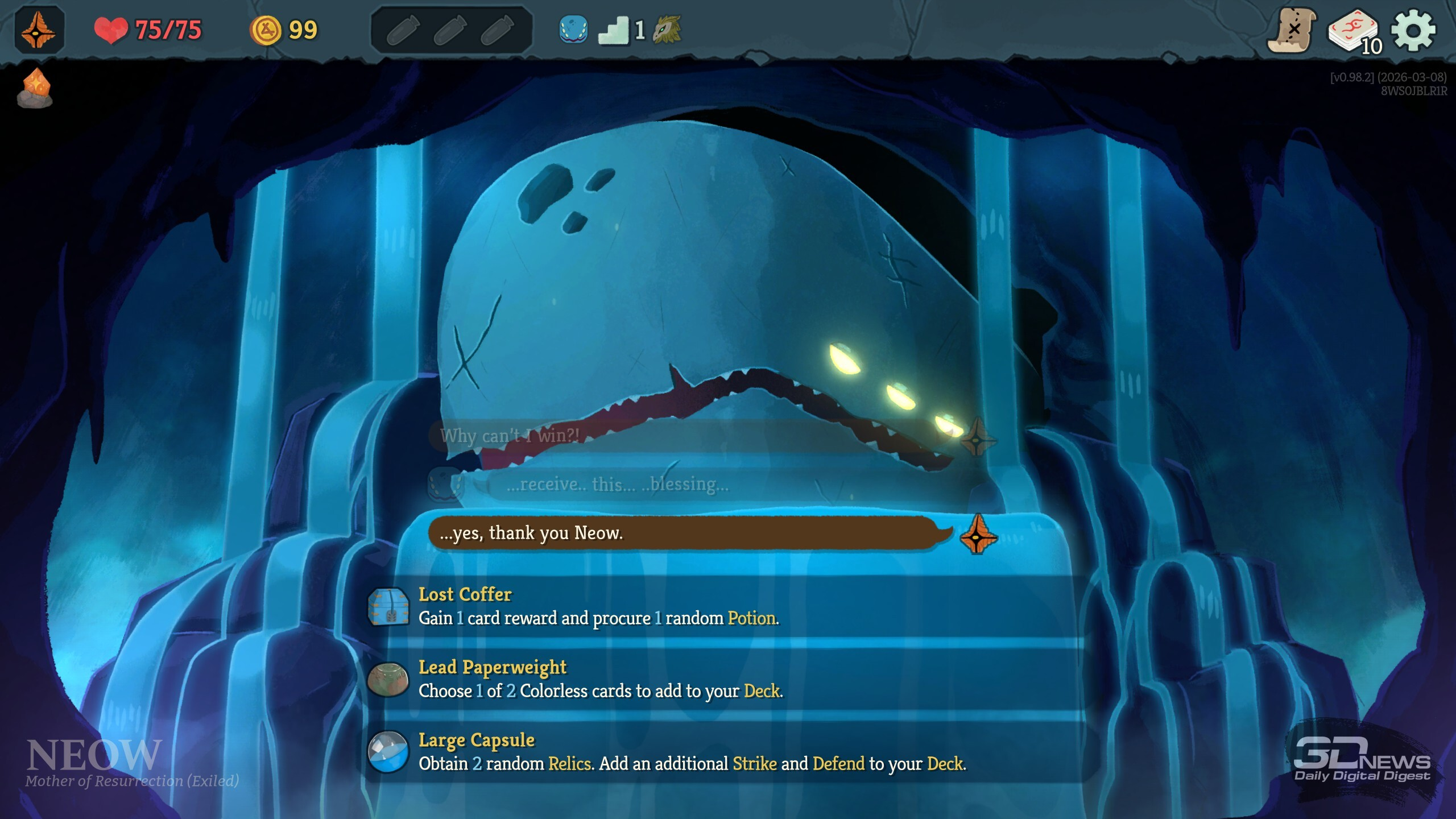Open the map scroll
The height and width of the screenshot is (819, 1456).
1292,30
